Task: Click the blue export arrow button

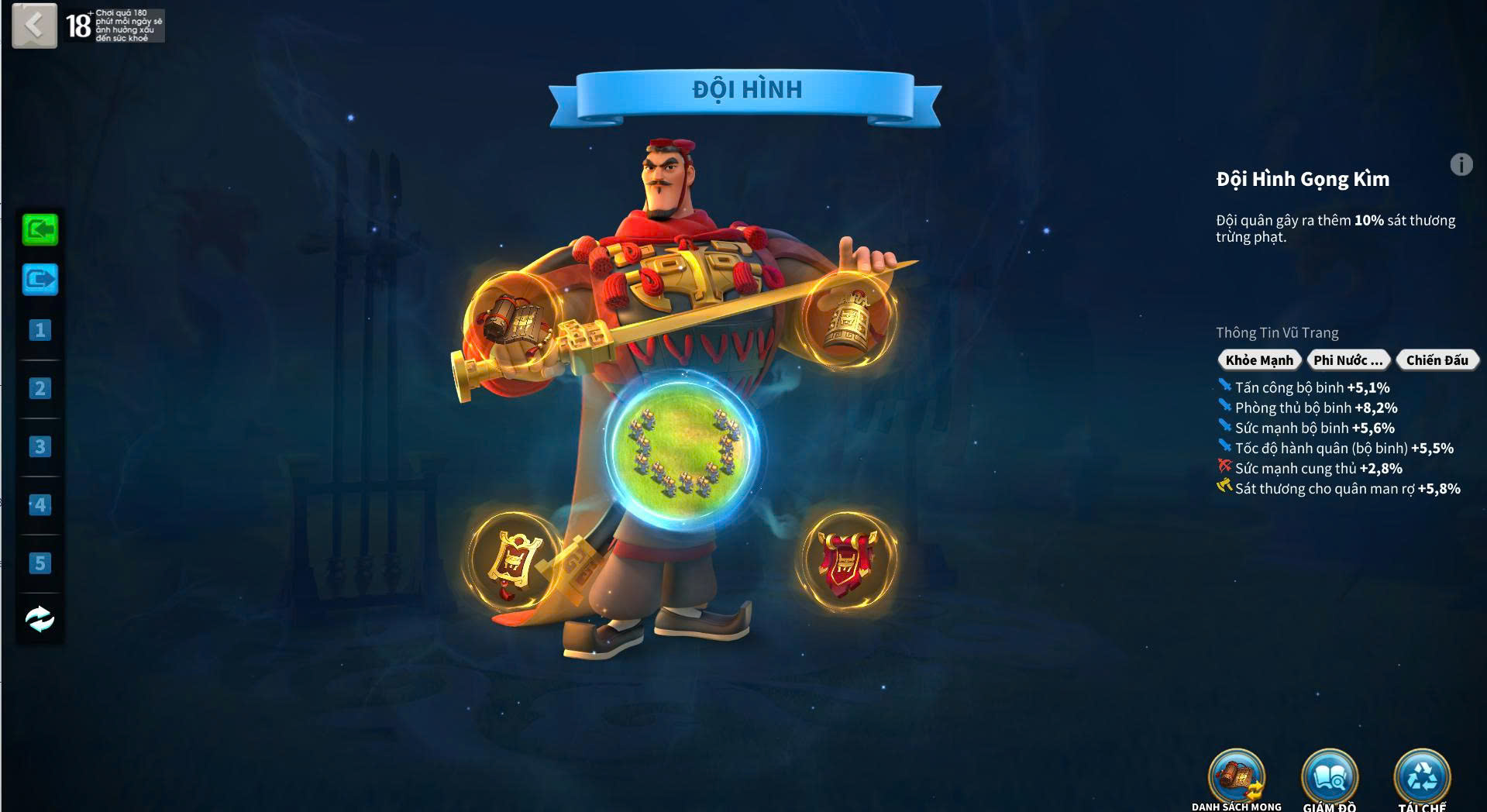Action: [x=40, y=279]
